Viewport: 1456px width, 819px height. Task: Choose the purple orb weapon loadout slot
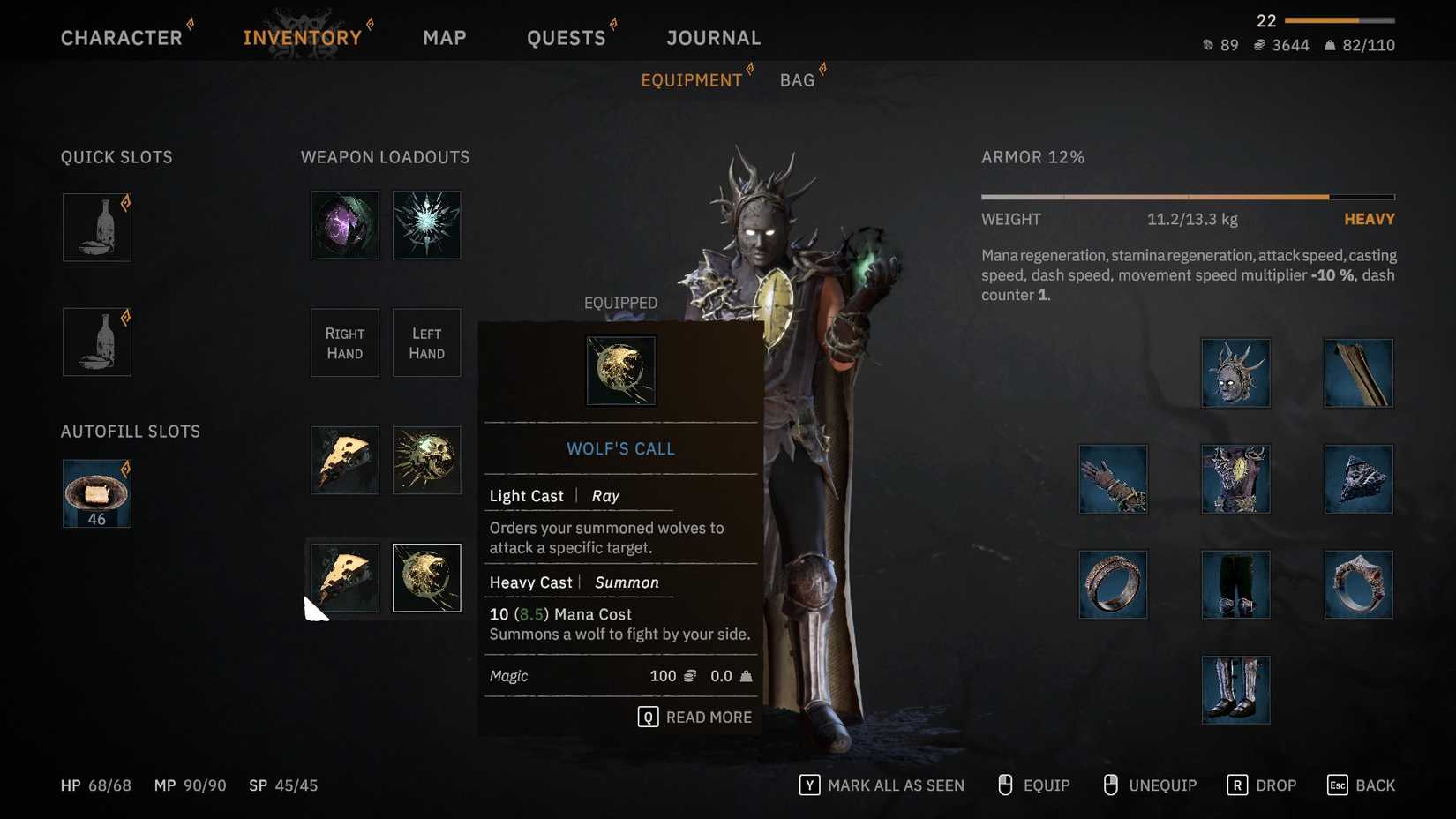tap(345, 225)
